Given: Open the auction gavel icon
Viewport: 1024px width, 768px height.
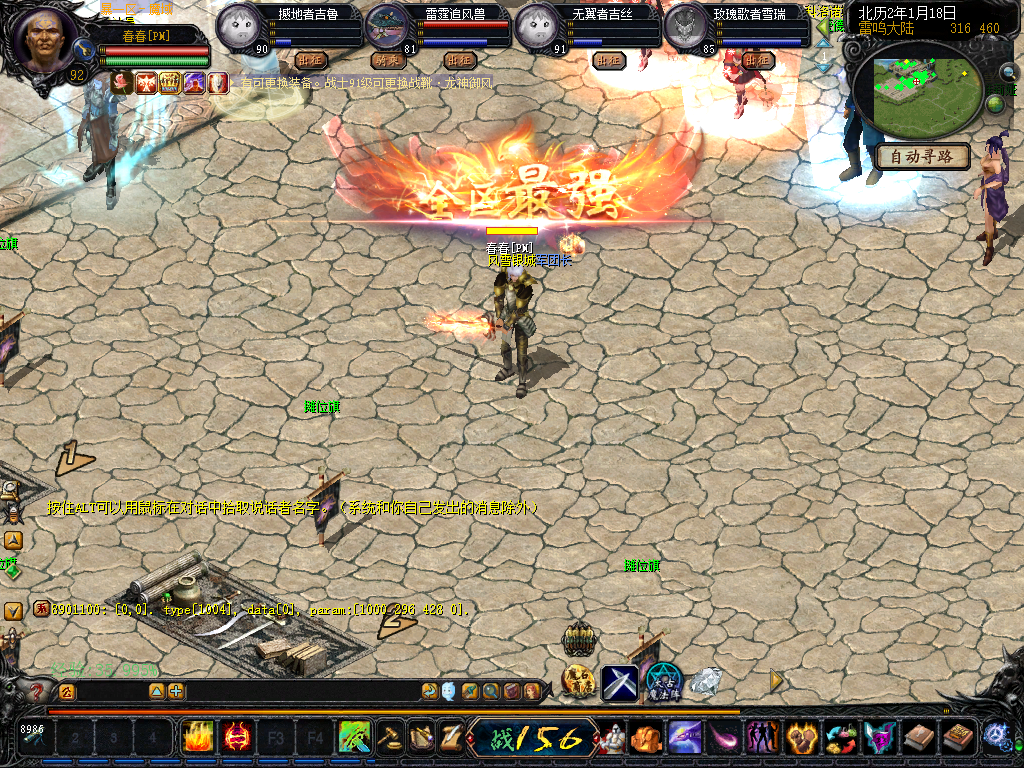Looking at the screenshot, I should 388,739.
